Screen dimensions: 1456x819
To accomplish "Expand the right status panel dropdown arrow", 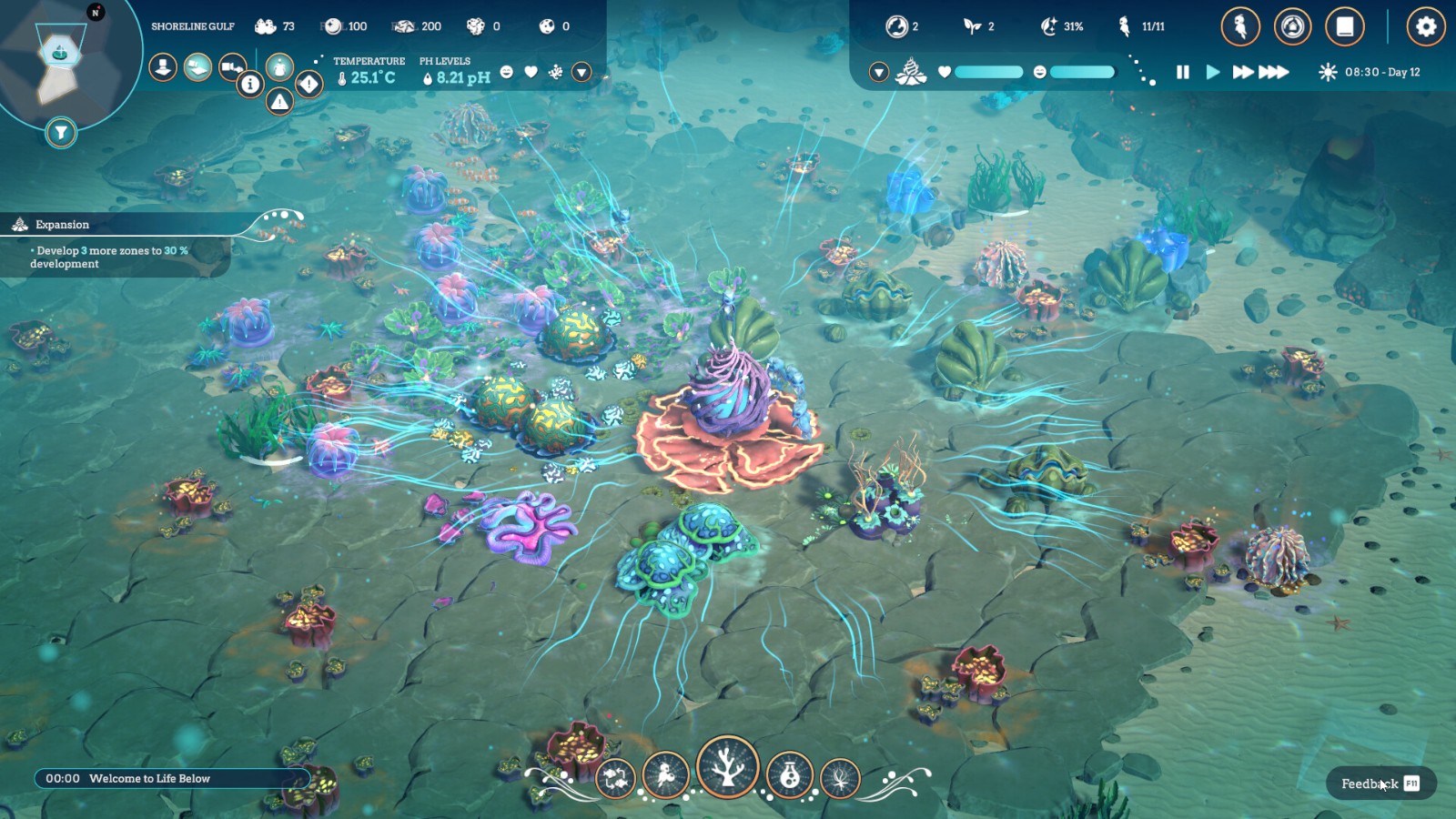I will [878, 72].
